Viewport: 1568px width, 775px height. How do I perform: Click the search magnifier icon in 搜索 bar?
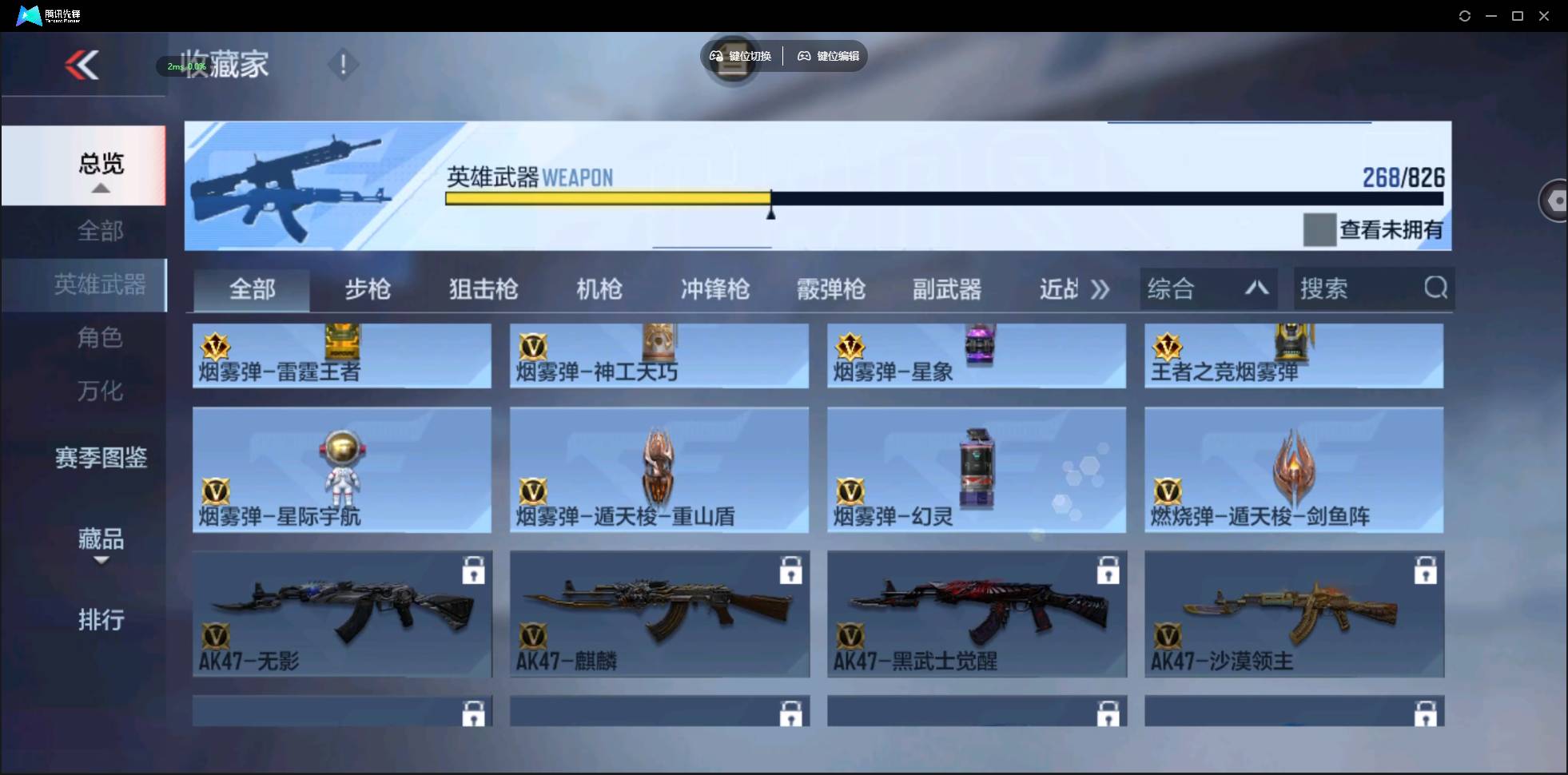1435,288
